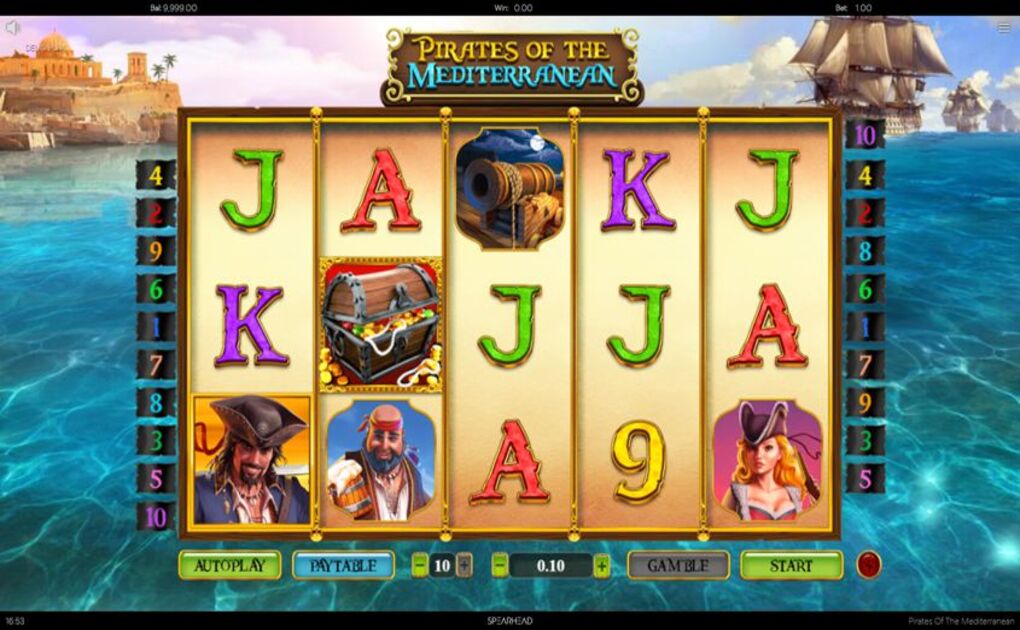Mute sound with the speaker icon

[12, 28]
